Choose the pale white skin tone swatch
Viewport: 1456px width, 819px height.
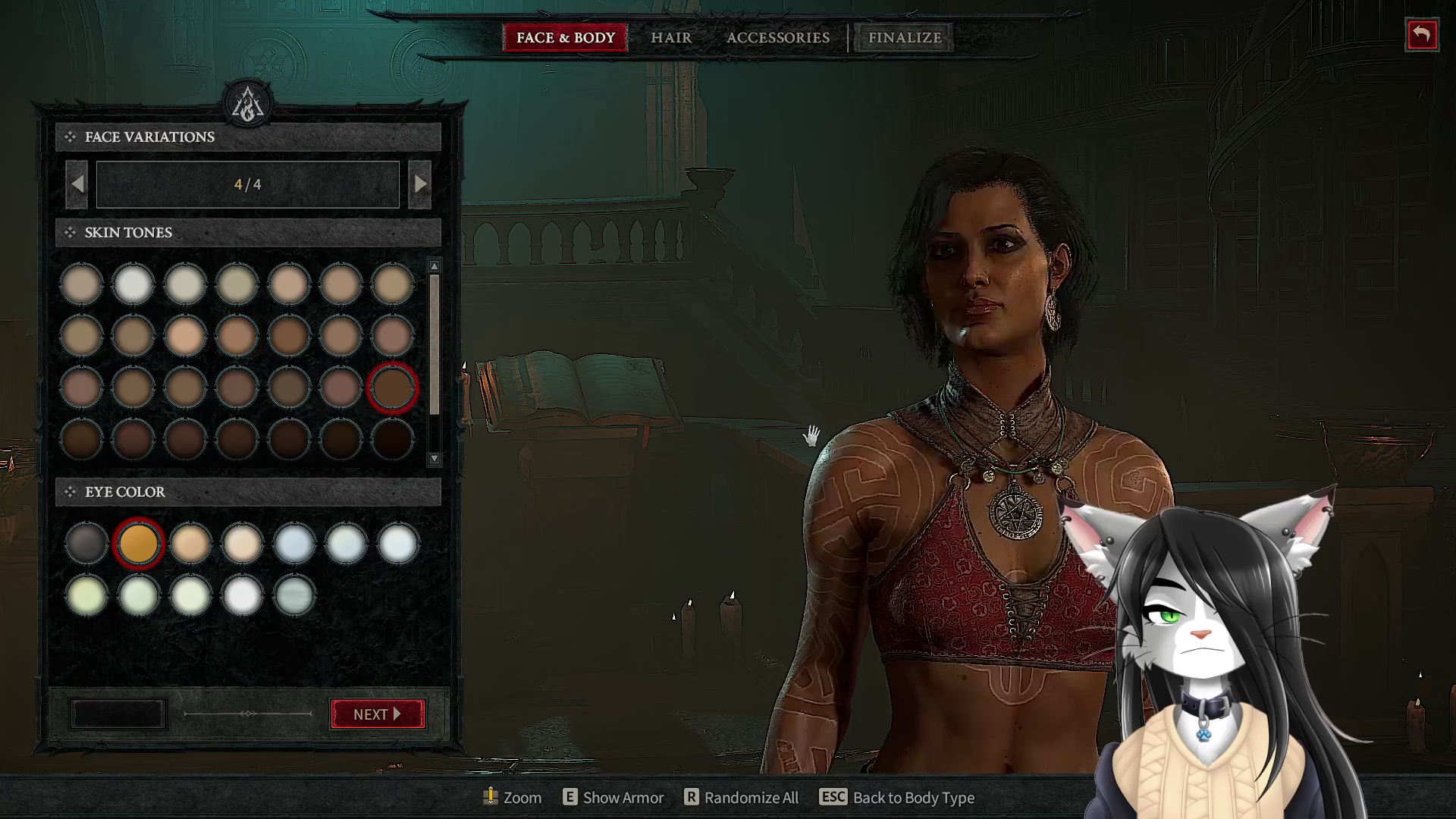pos(133,282)
